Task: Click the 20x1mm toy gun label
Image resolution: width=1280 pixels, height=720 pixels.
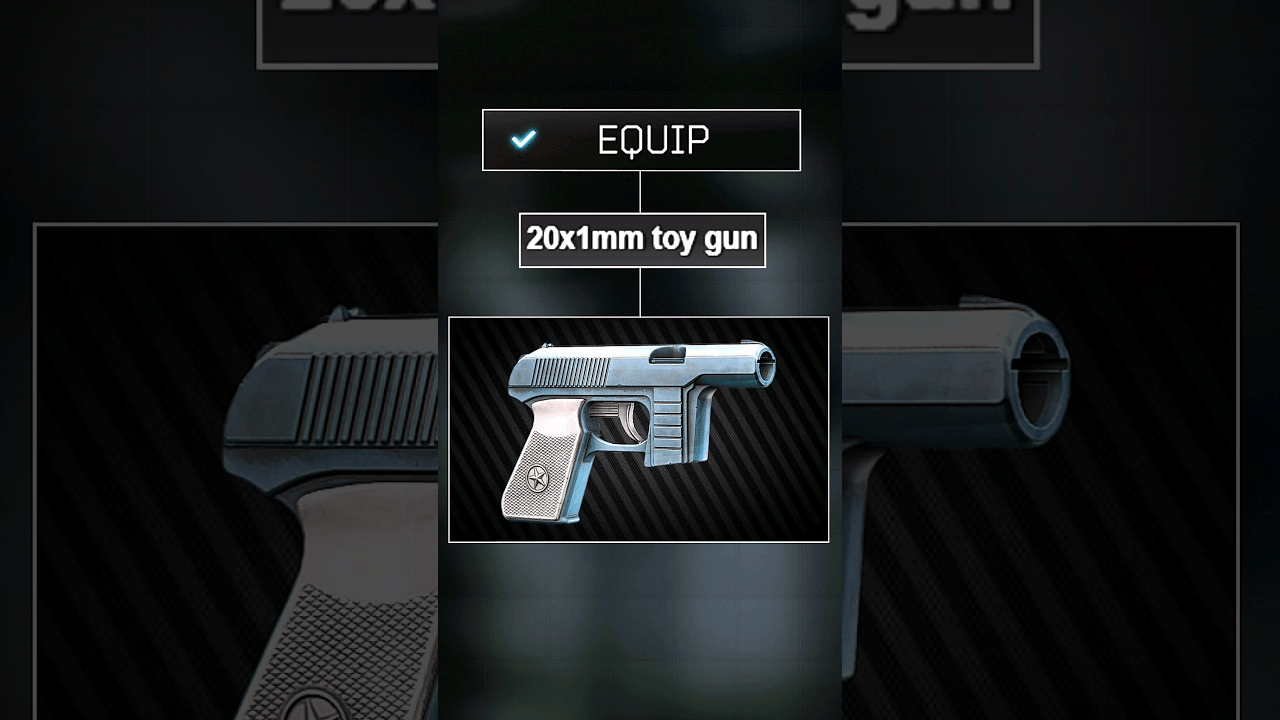Action: click(x=642, y=240)
